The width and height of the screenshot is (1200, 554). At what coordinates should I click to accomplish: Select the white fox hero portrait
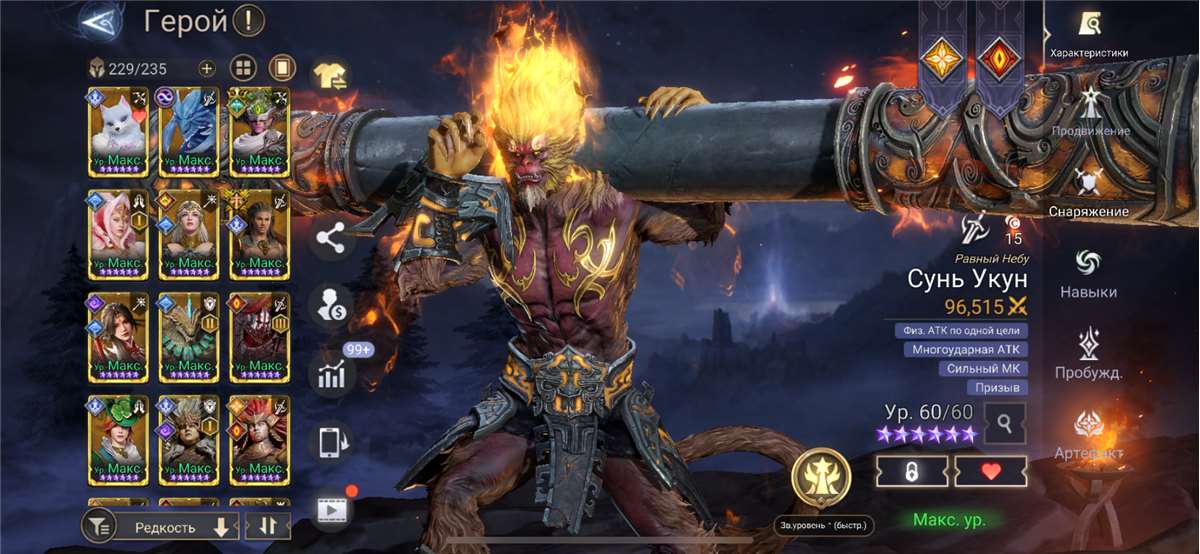click(118, 132)
